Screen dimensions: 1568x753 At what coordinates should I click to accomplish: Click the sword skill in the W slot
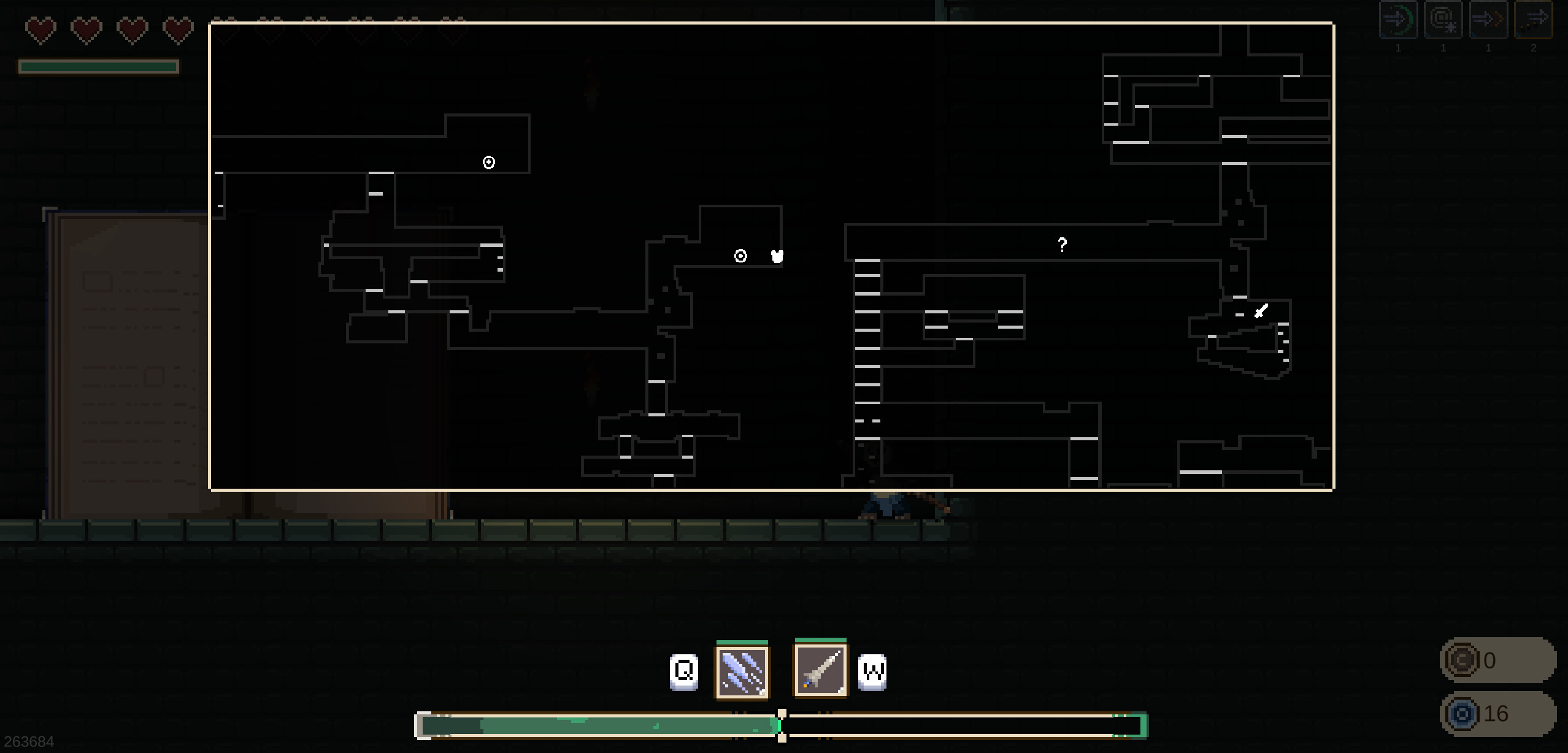(x=820, y=670)
